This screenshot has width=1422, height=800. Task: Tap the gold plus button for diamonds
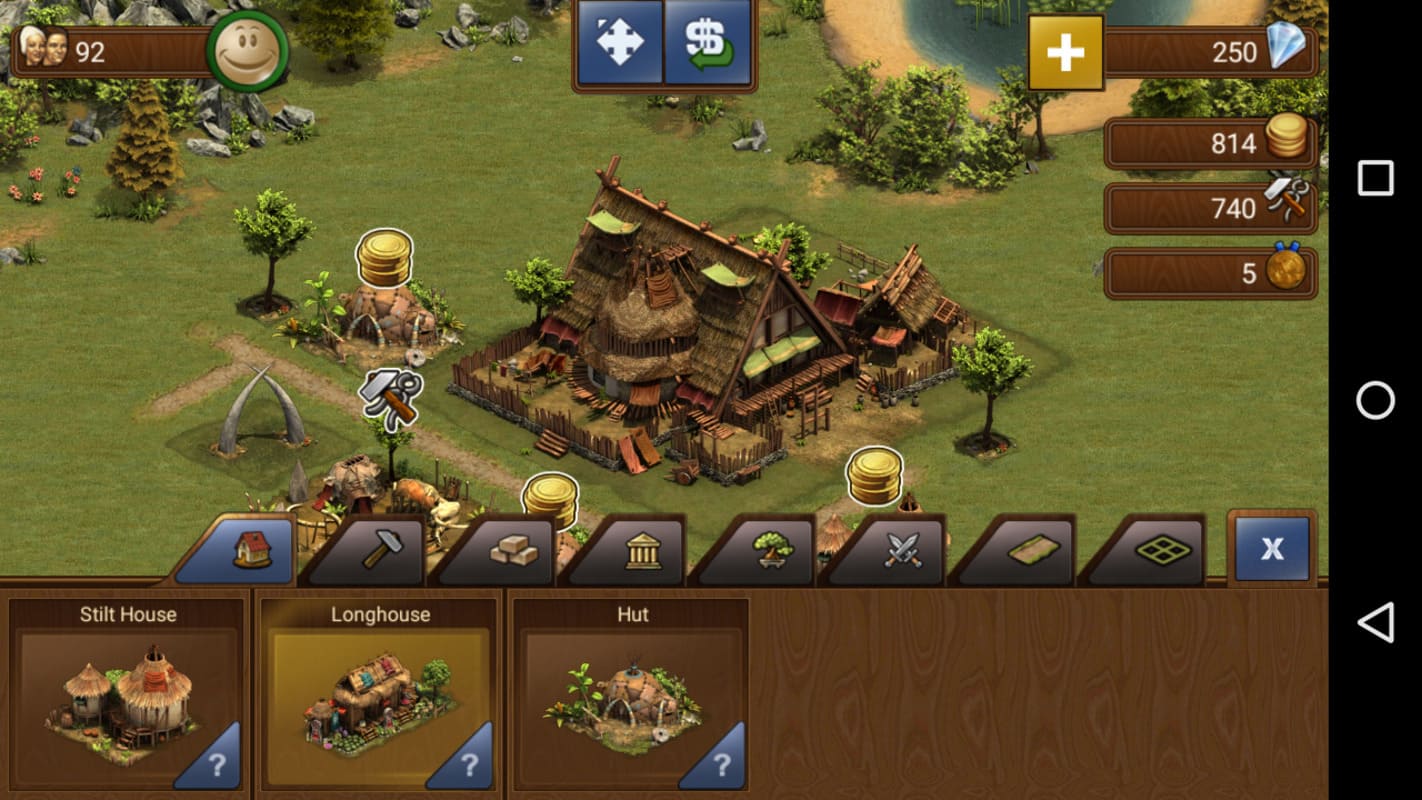[x=1065, y=52]
